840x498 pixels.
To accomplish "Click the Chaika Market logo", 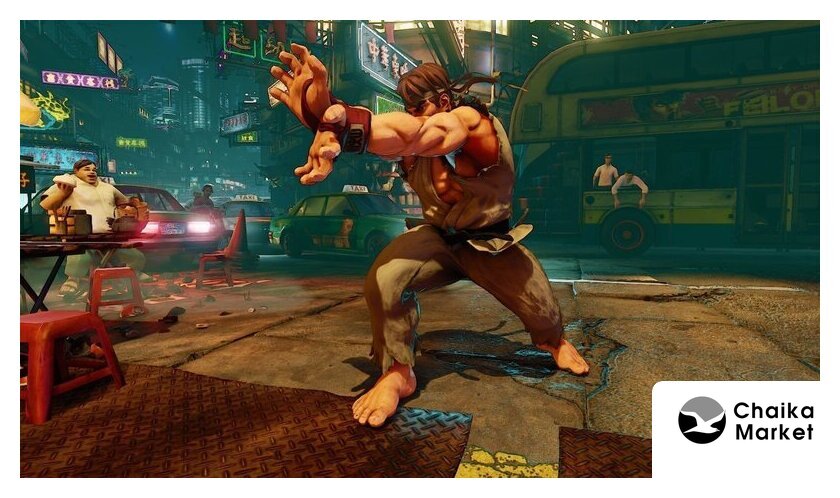I will point(745,420).
